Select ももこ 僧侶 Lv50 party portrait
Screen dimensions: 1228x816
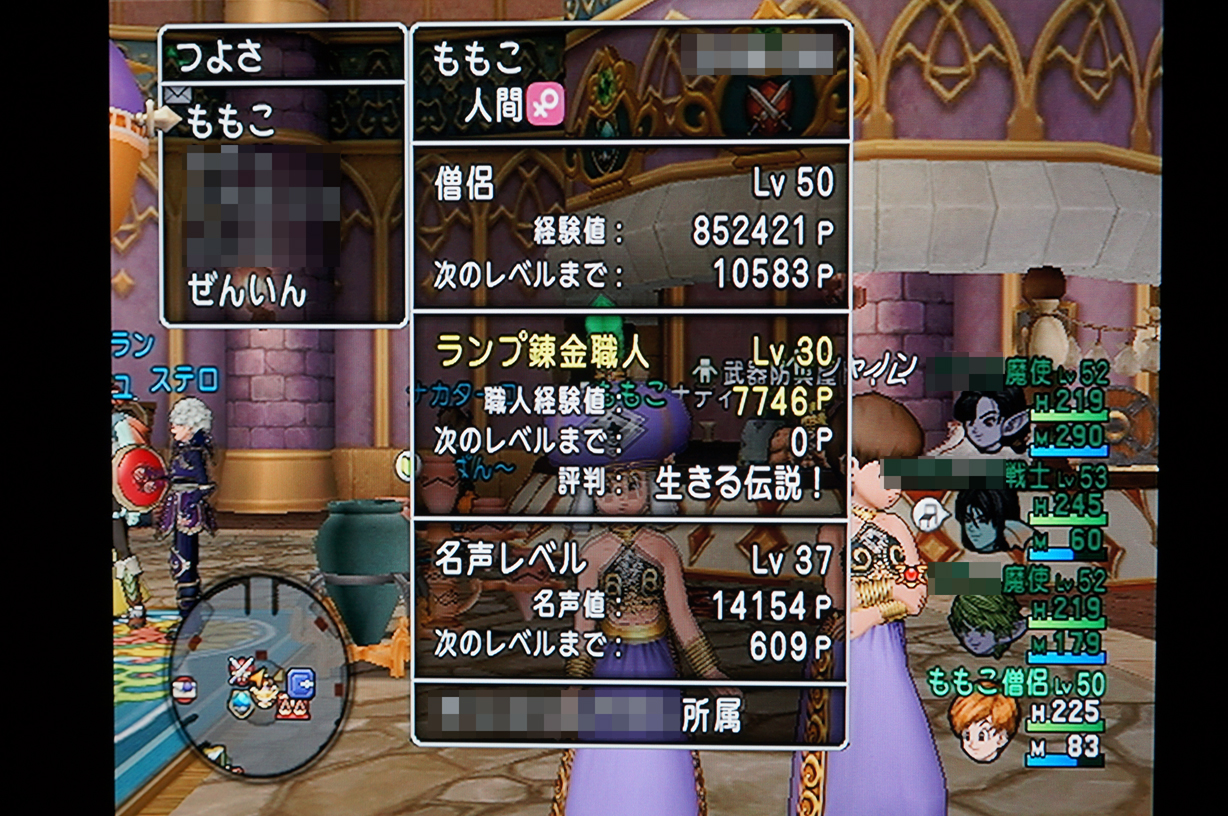(984, 726)
